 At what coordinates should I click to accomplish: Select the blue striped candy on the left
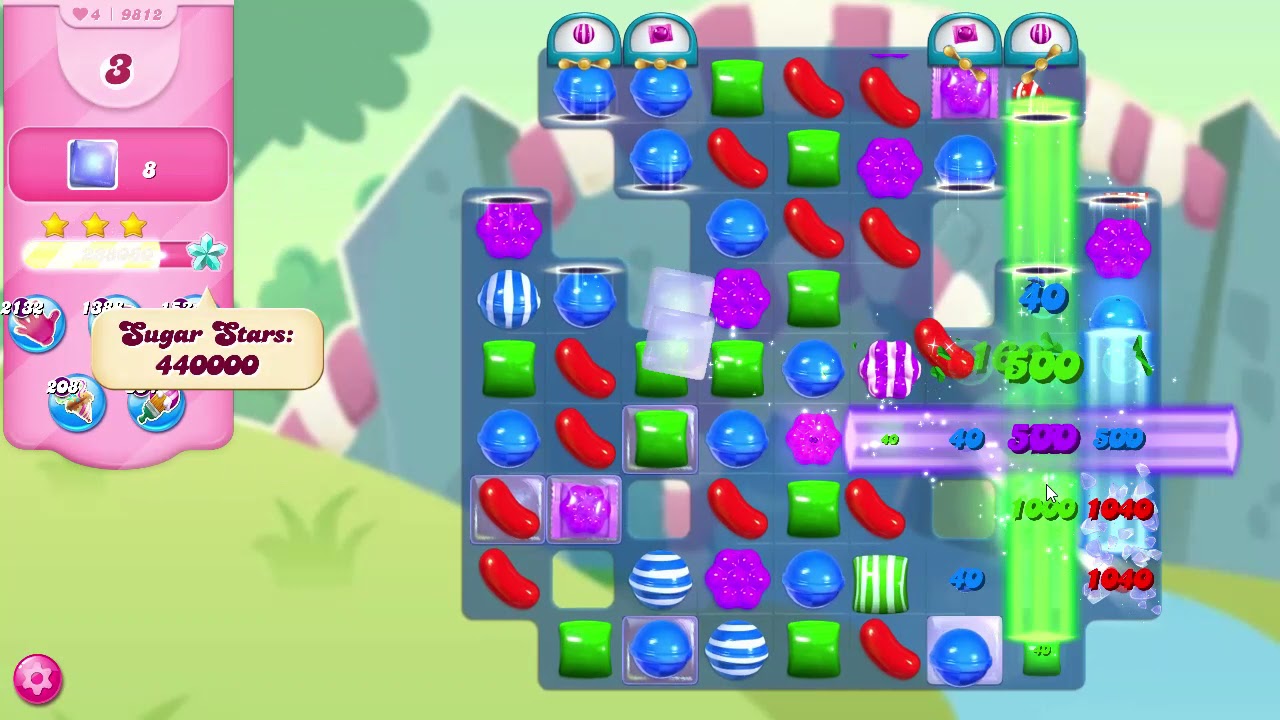(x=508, y=300)
